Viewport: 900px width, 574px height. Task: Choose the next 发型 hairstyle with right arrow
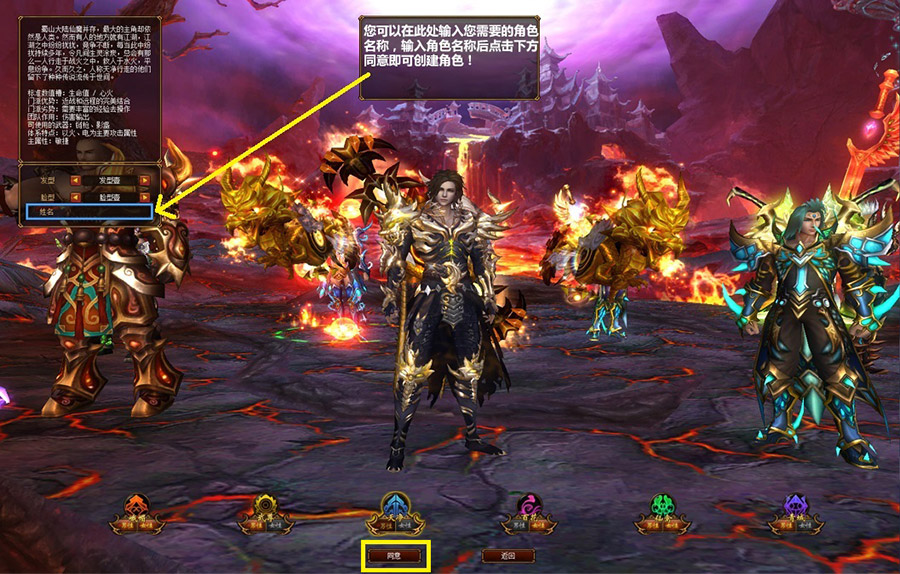pos(145,181)
